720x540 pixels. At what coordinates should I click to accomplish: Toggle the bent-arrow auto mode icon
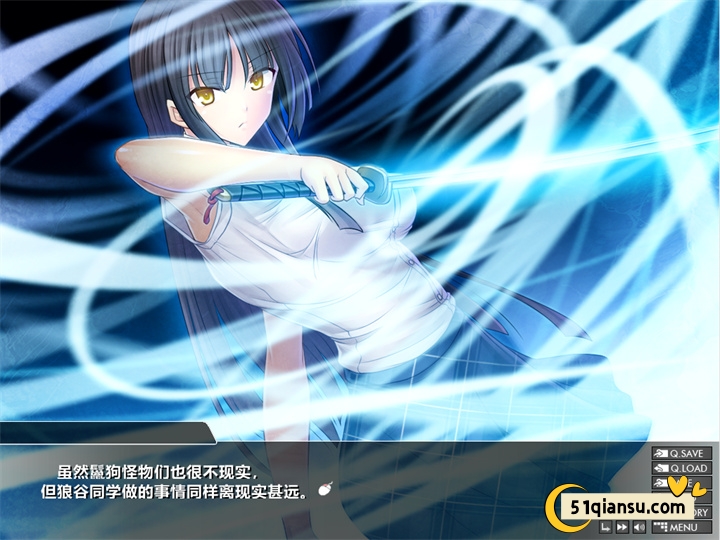606,527
